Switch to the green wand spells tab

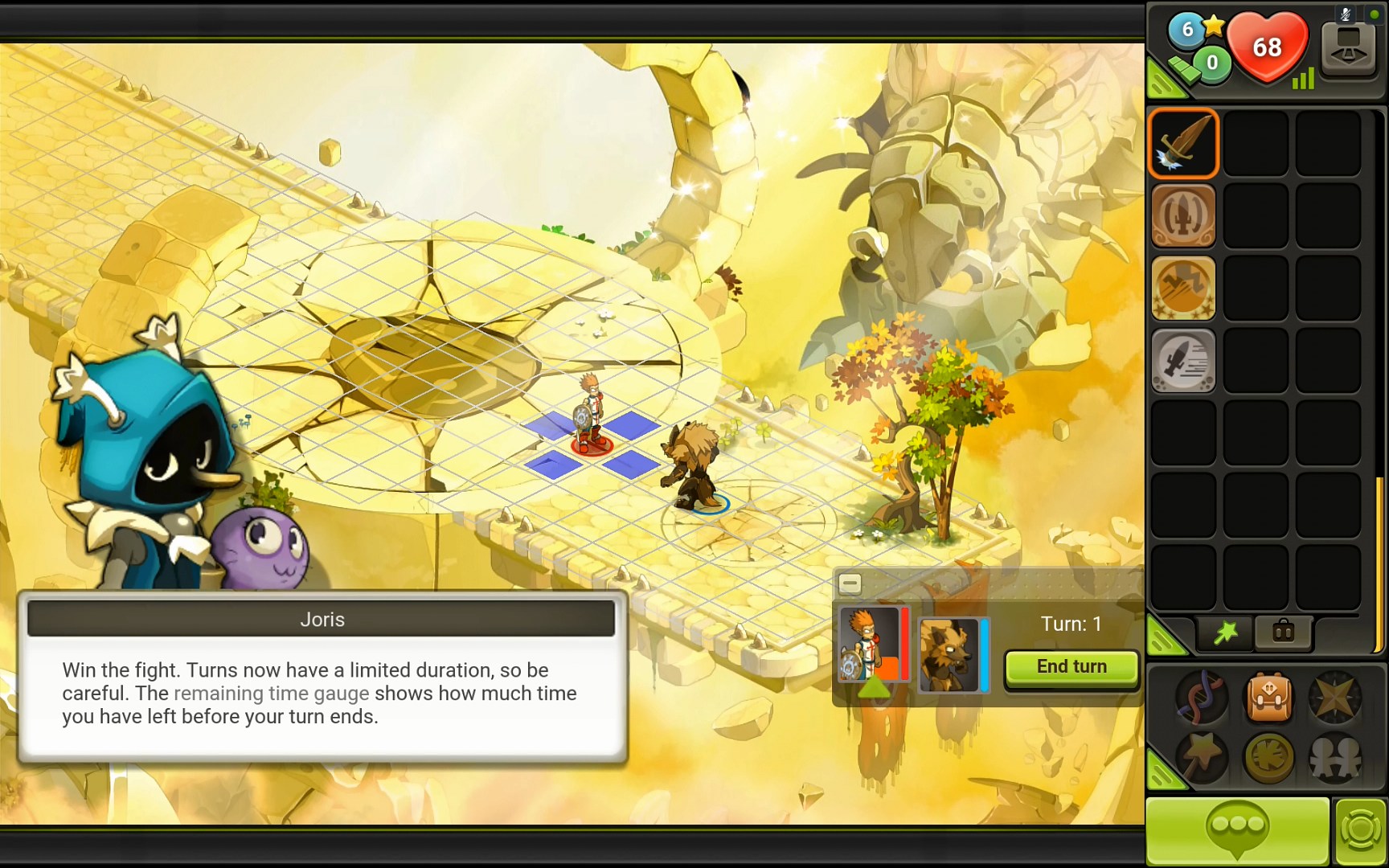pyautogui.click(x=1226, y=633)
